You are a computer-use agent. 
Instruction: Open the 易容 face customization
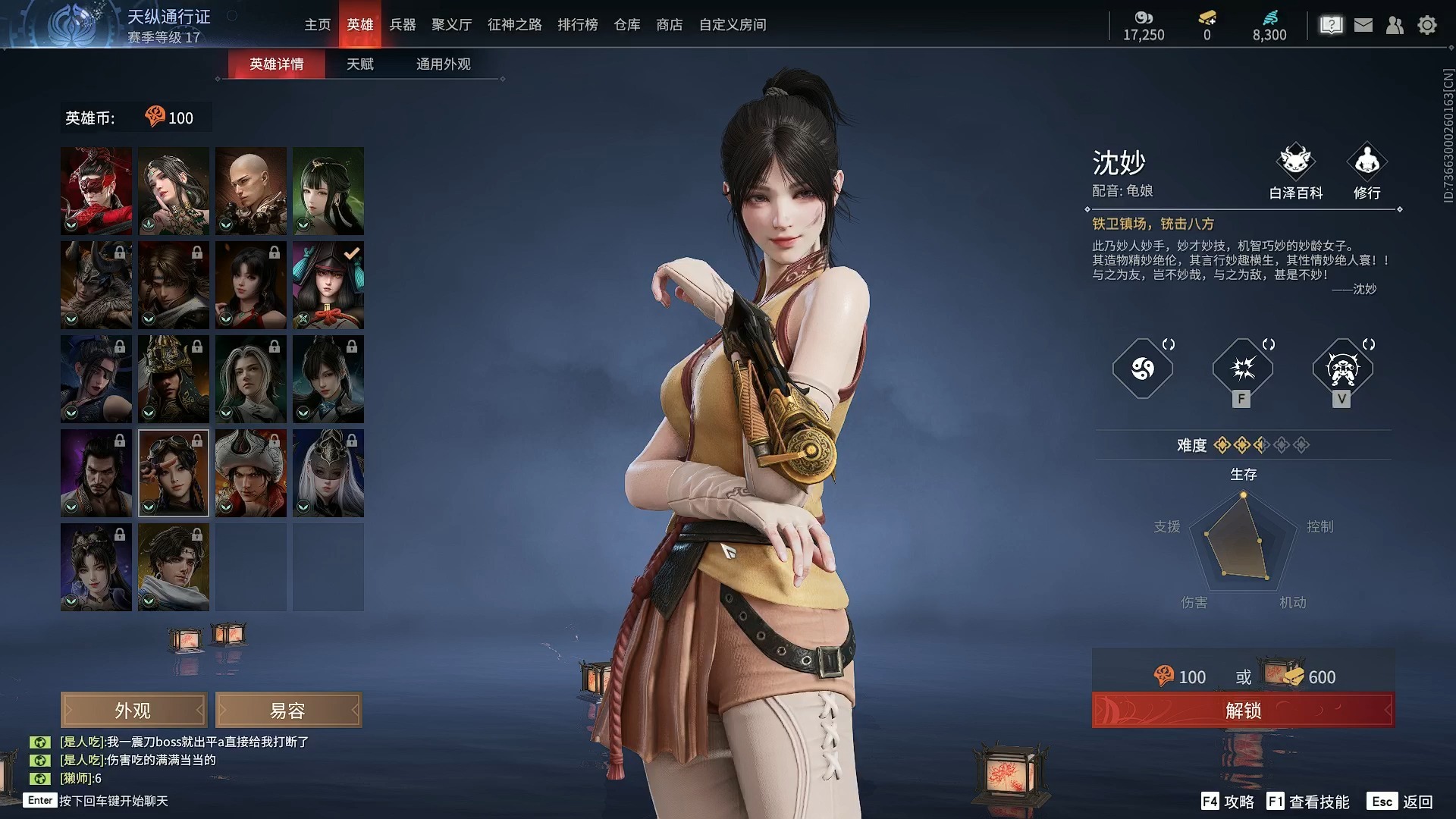[288, 711]
